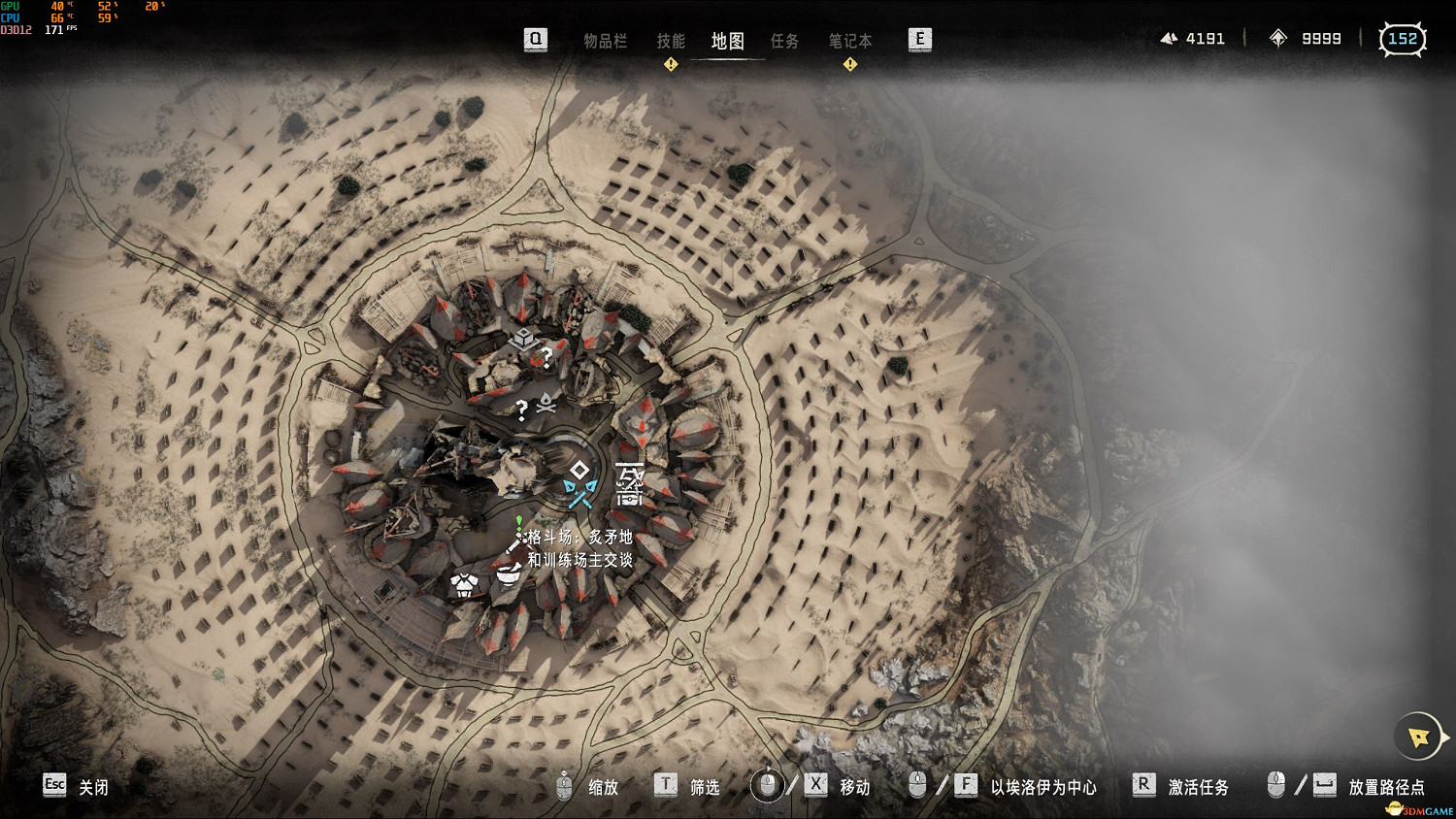Select the question mark beside the campfire
This screenshot has width=1456, height=819.
coord(522,410)
